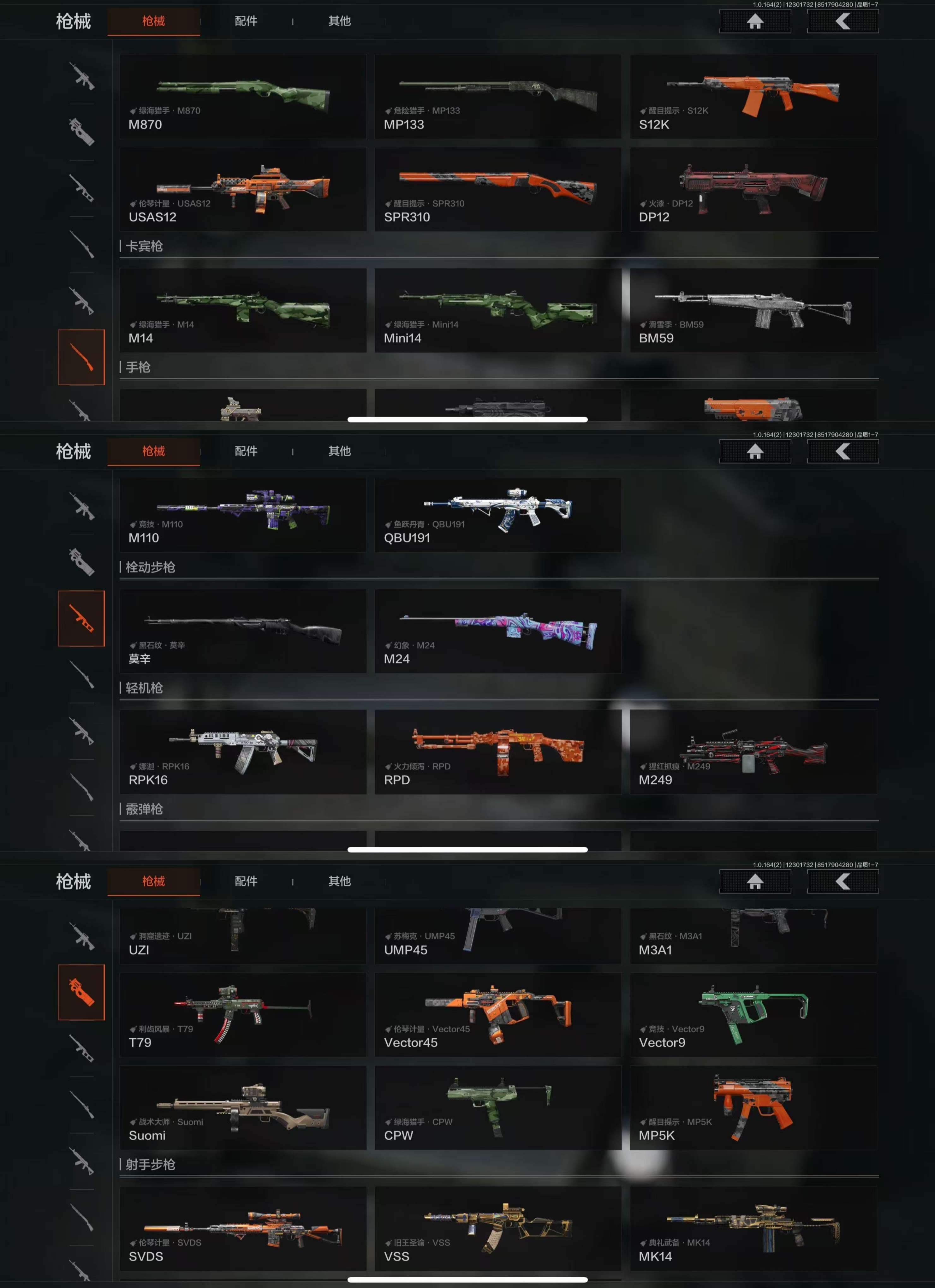Image resolution: width=935 pixels, height=1288 pixels.
Task: Pick the orange Vector45 weapon card
Action: [x=497, y=1014]
